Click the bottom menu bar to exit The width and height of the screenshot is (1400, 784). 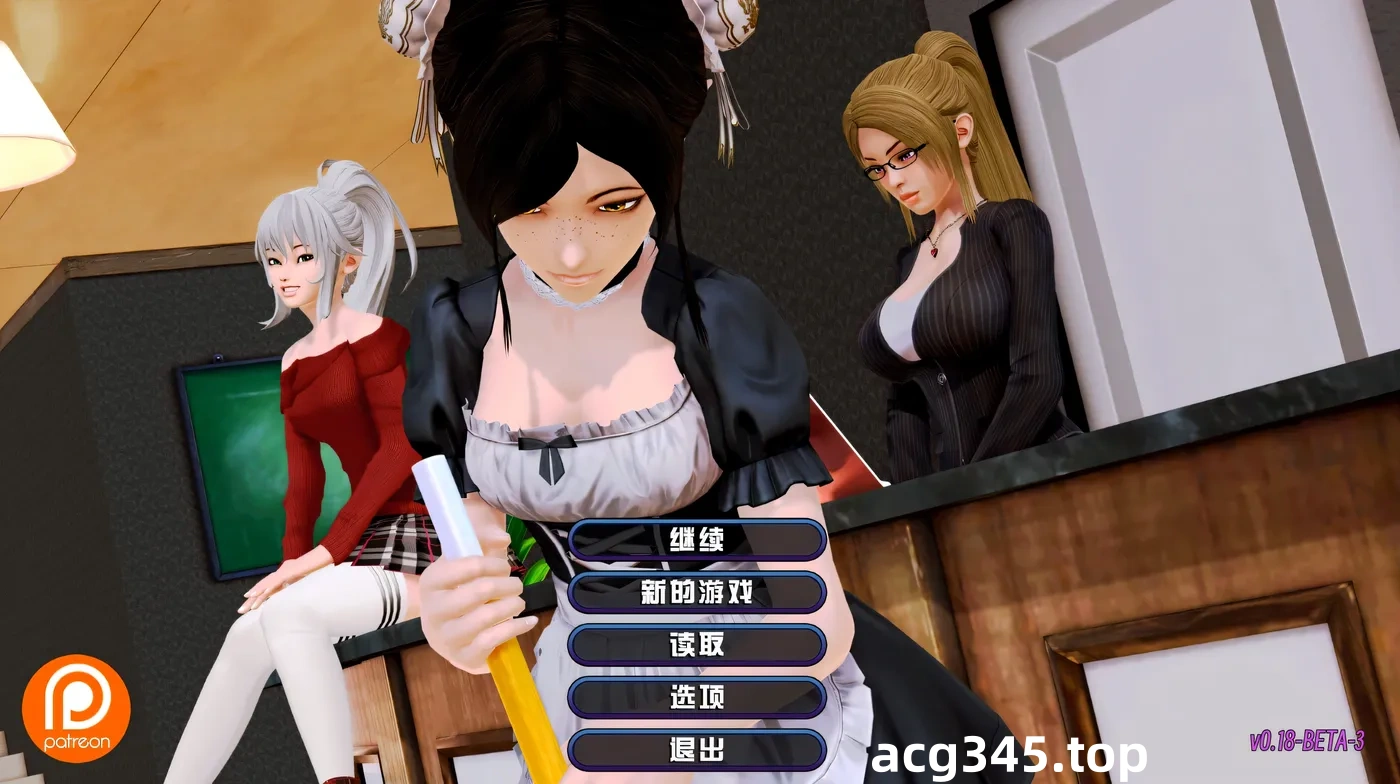point(697,750)
